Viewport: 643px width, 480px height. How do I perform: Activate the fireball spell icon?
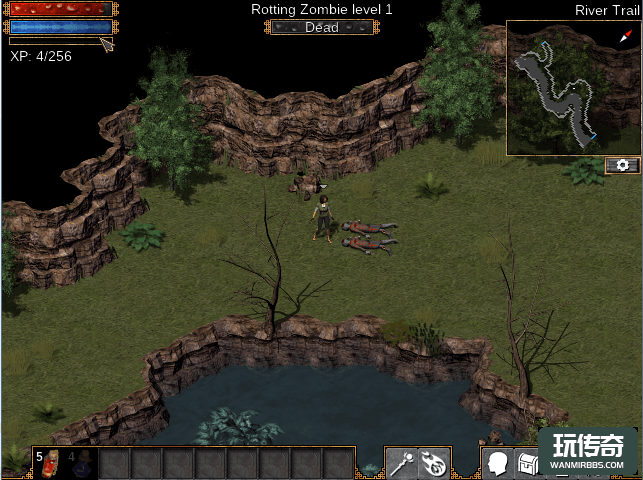pyautogui.click(x=435, y=463)
